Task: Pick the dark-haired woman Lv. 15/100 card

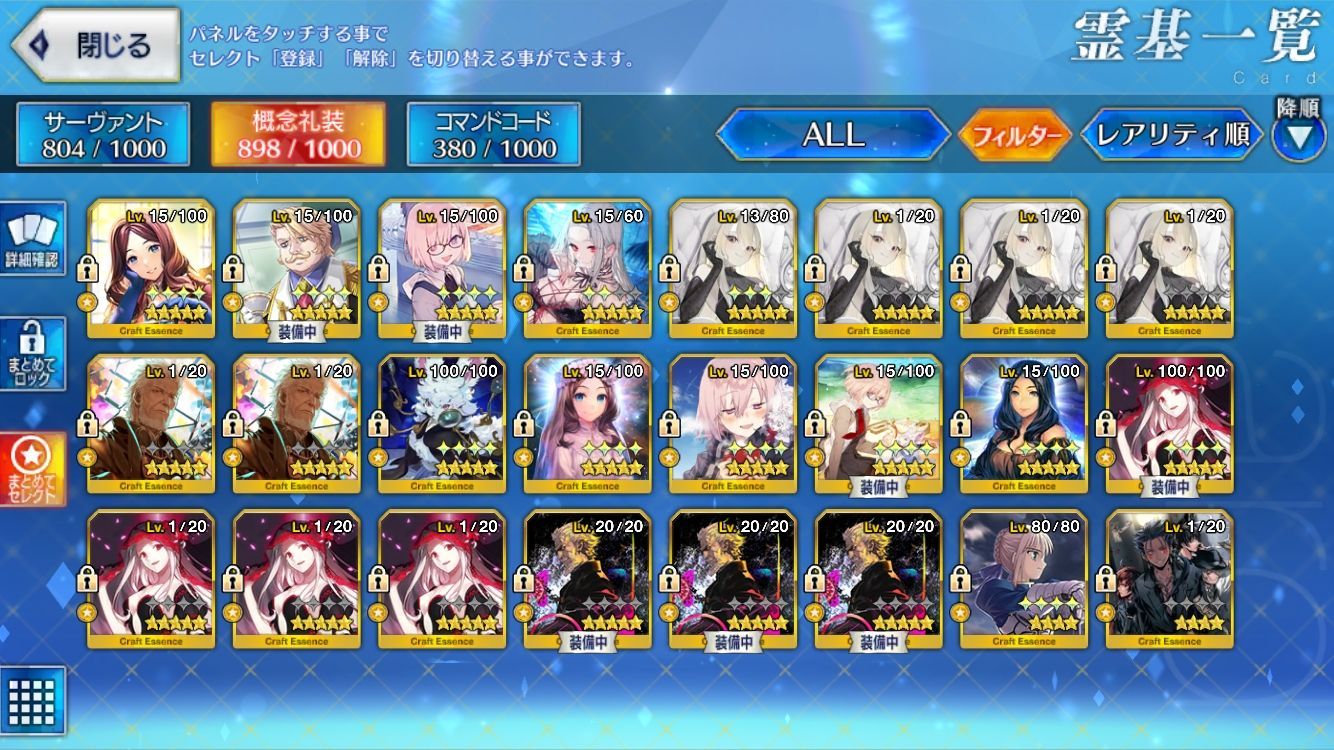Action: (1024, 425)
